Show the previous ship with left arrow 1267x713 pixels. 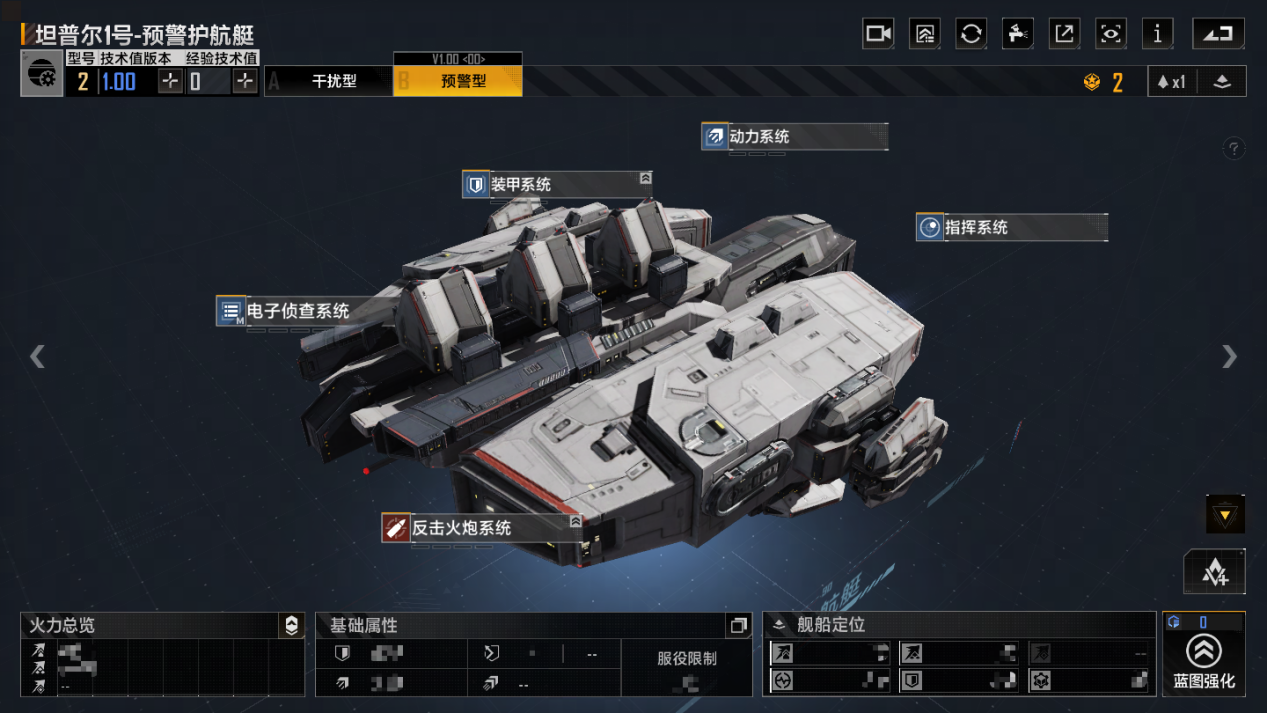pyautogui.click(x=37, y=356)
